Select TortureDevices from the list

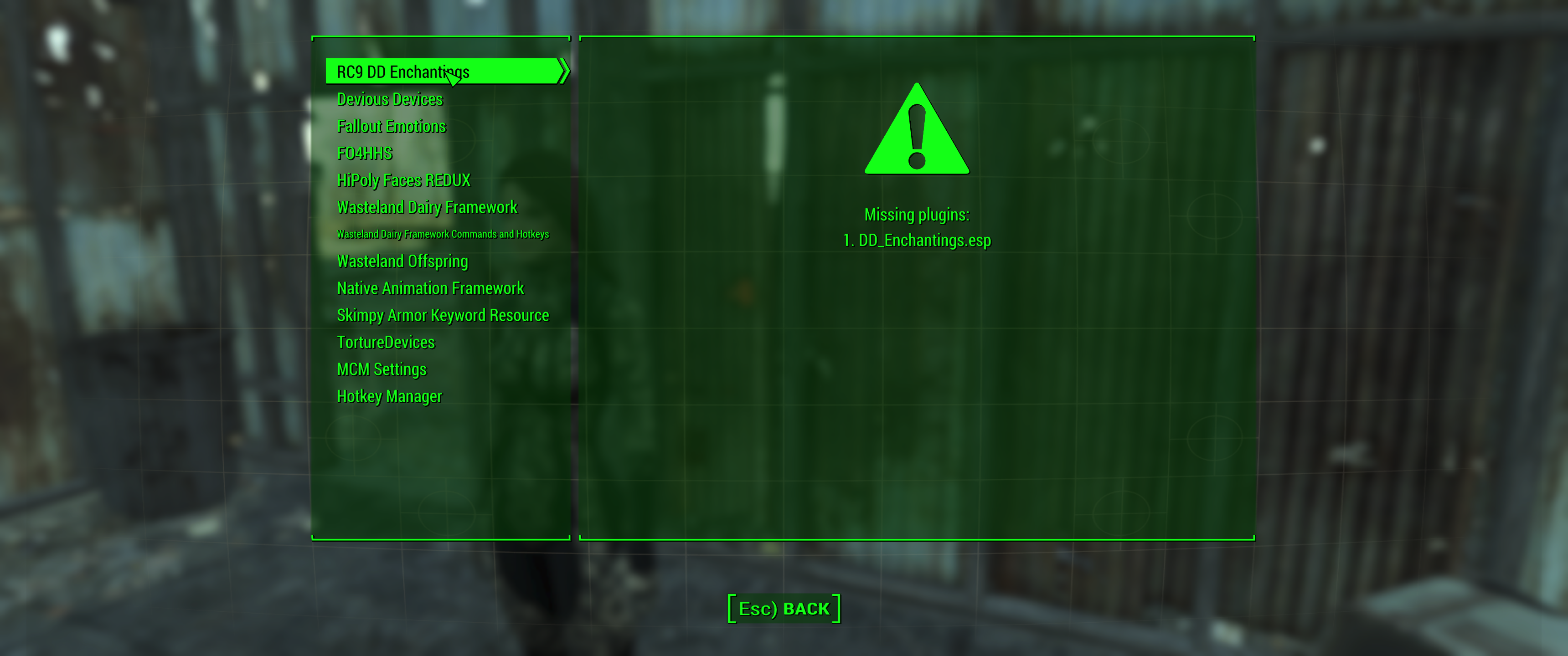[386, 342]
